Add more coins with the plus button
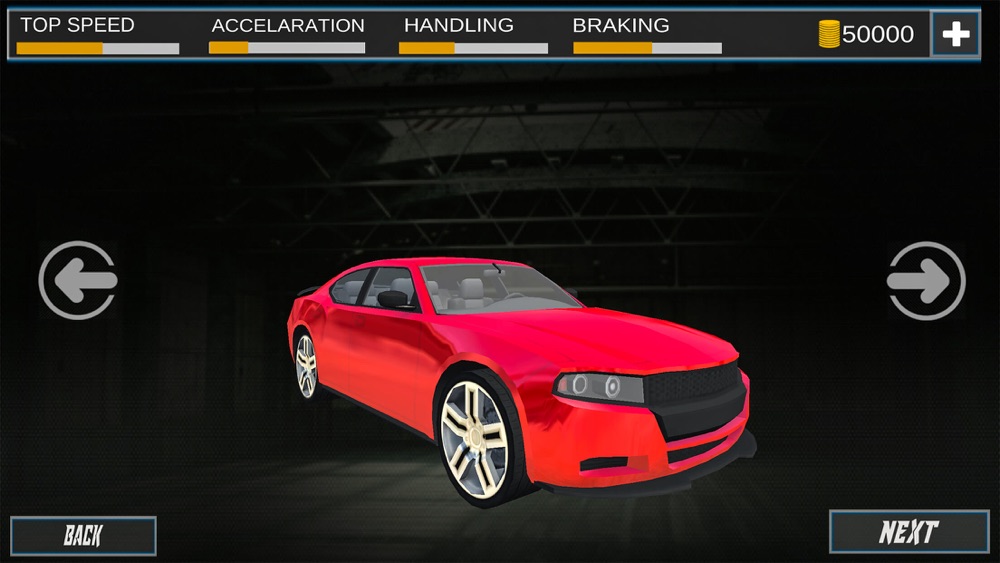Screen dimensions: 1000x563 coord(955,34)
